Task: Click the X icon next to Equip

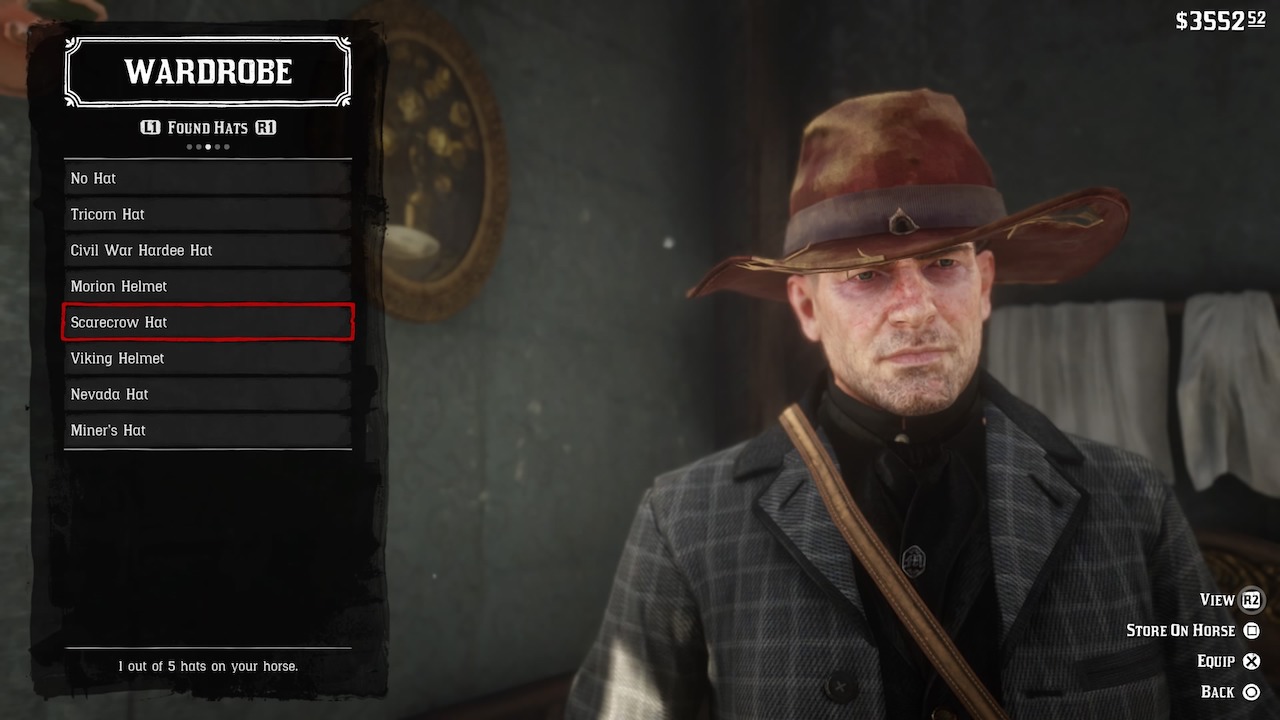Action: [x=1253, y=661]
